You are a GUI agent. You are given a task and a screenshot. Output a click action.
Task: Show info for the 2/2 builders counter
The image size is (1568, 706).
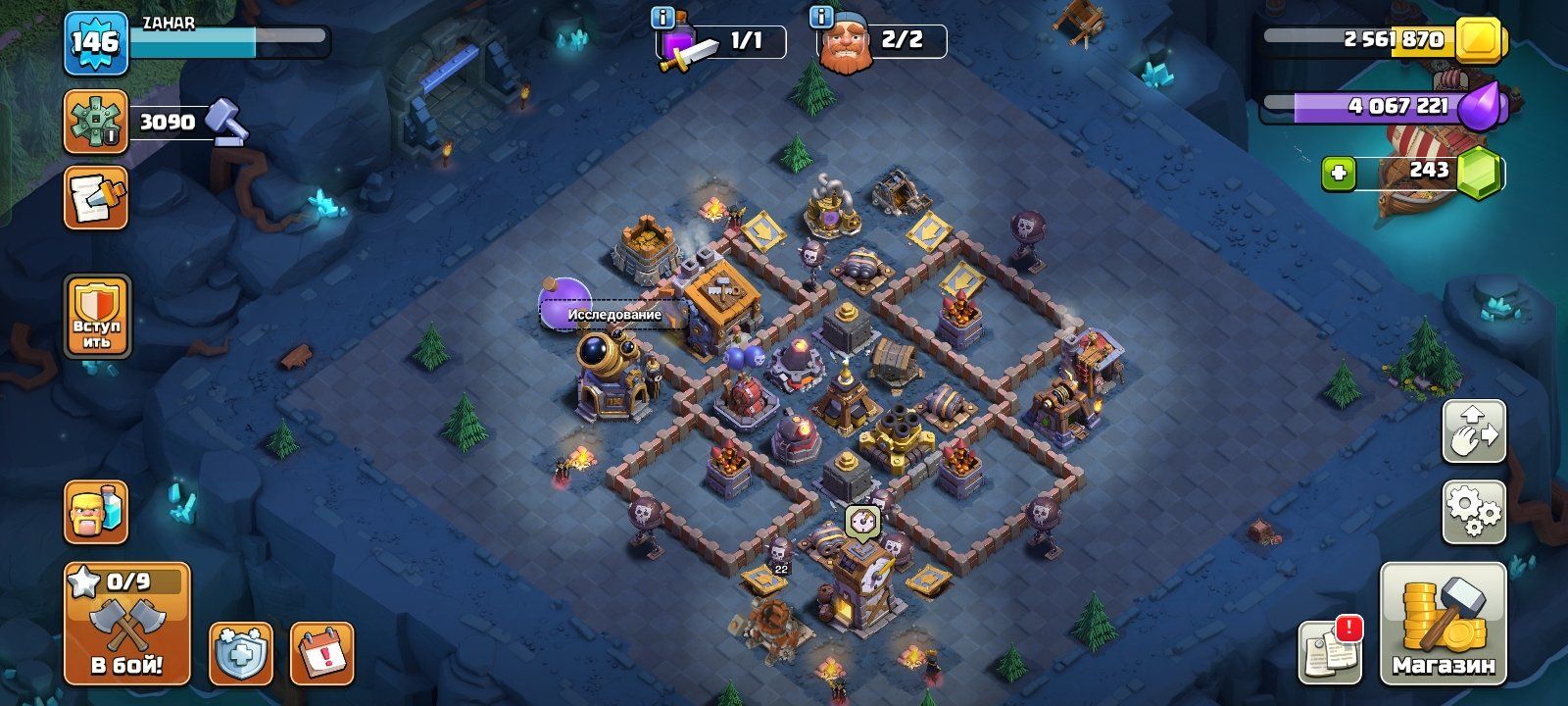pos(822,18)
